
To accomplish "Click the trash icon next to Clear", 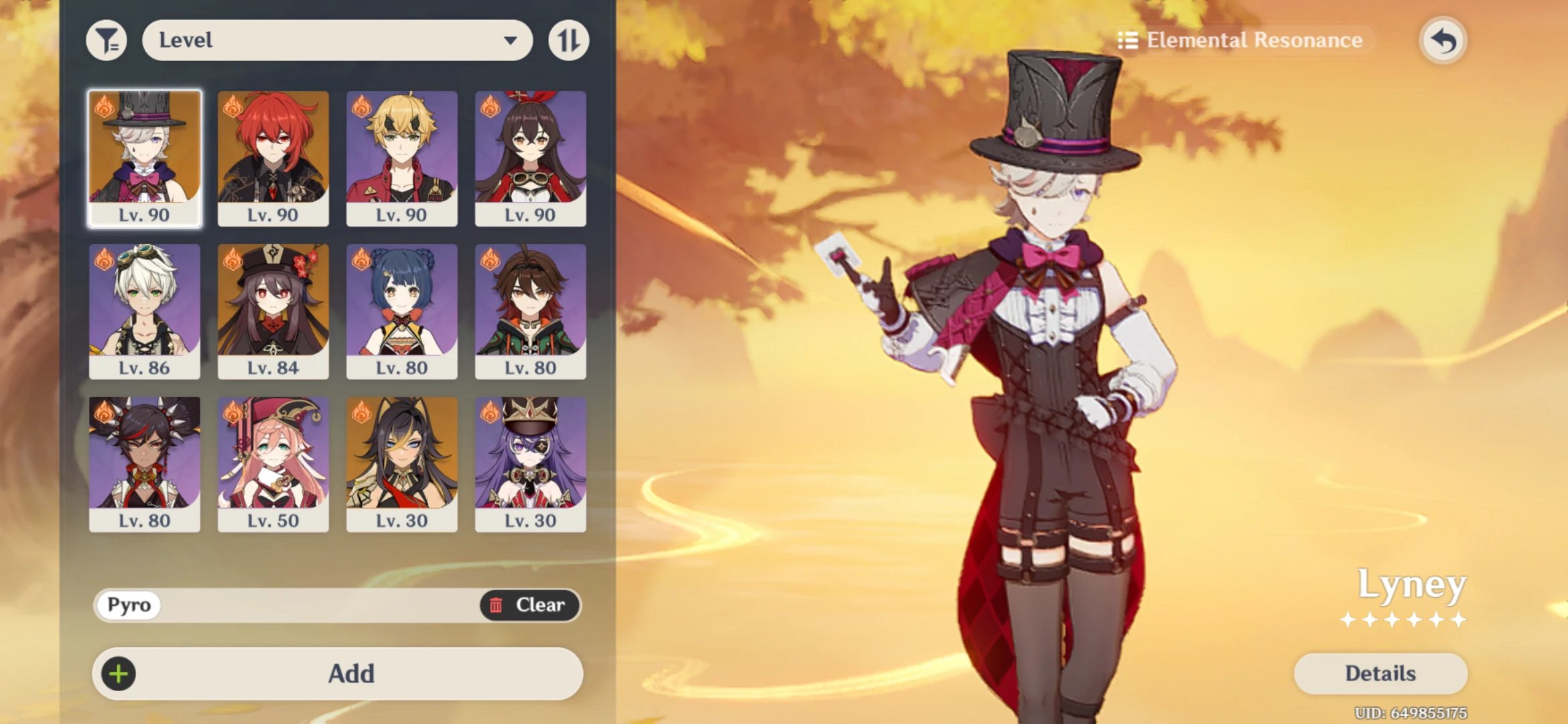I will (x=497, y=605).
